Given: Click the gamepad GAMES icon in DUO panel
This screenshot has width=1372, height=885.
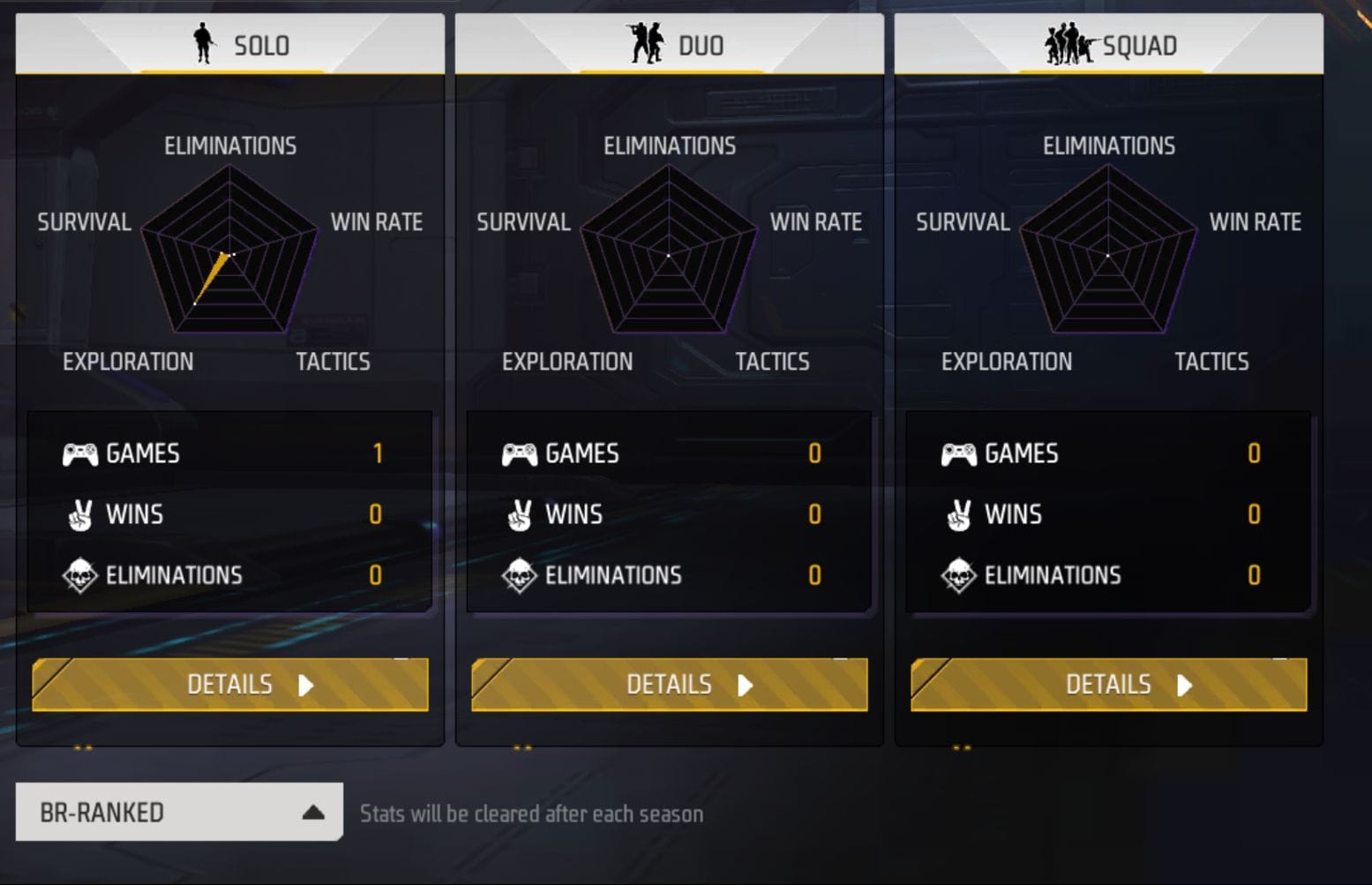Looking at the screenshot, I should [521, 454].
